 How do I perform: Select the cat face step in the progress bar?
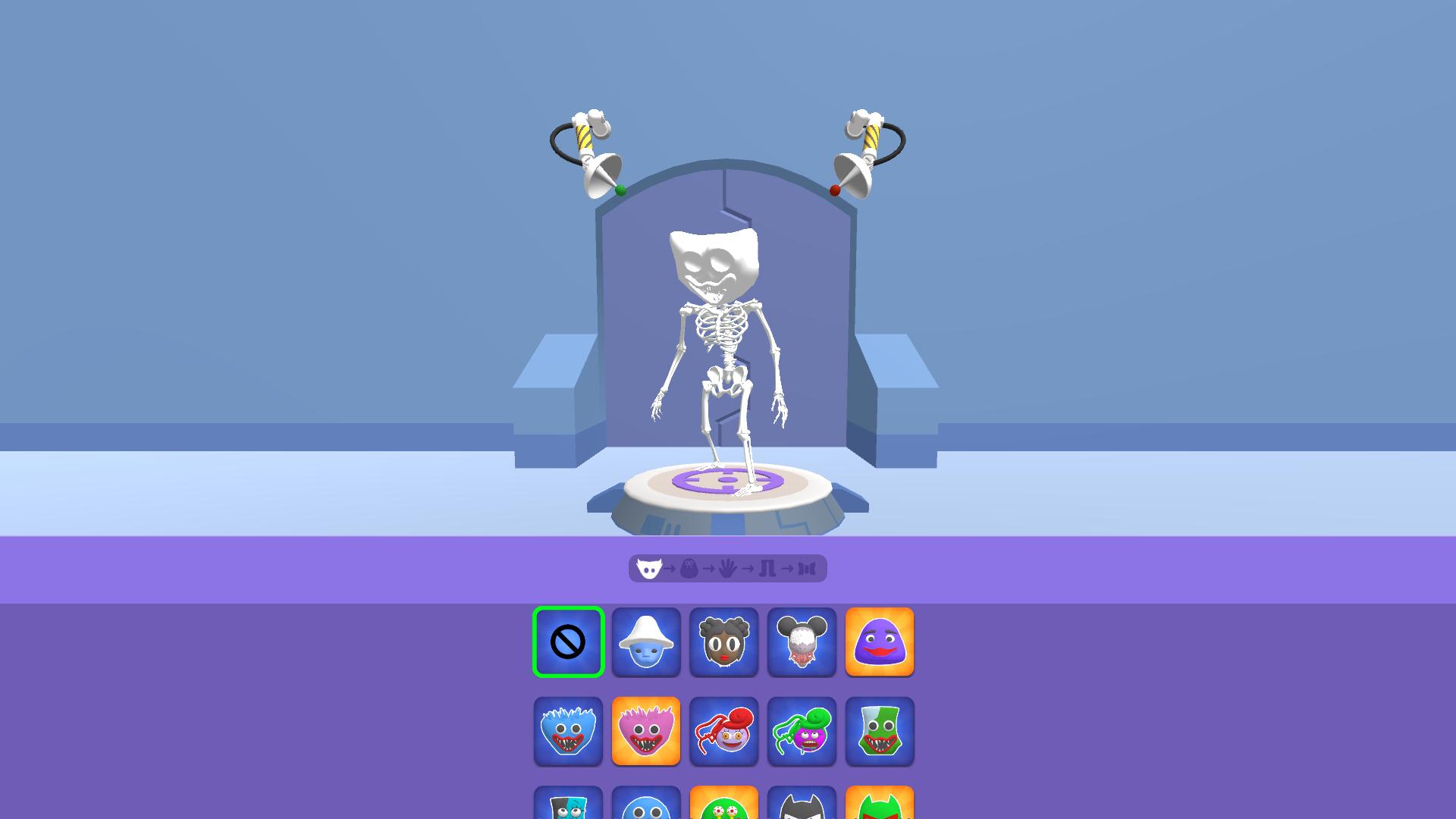click(649, 570)
